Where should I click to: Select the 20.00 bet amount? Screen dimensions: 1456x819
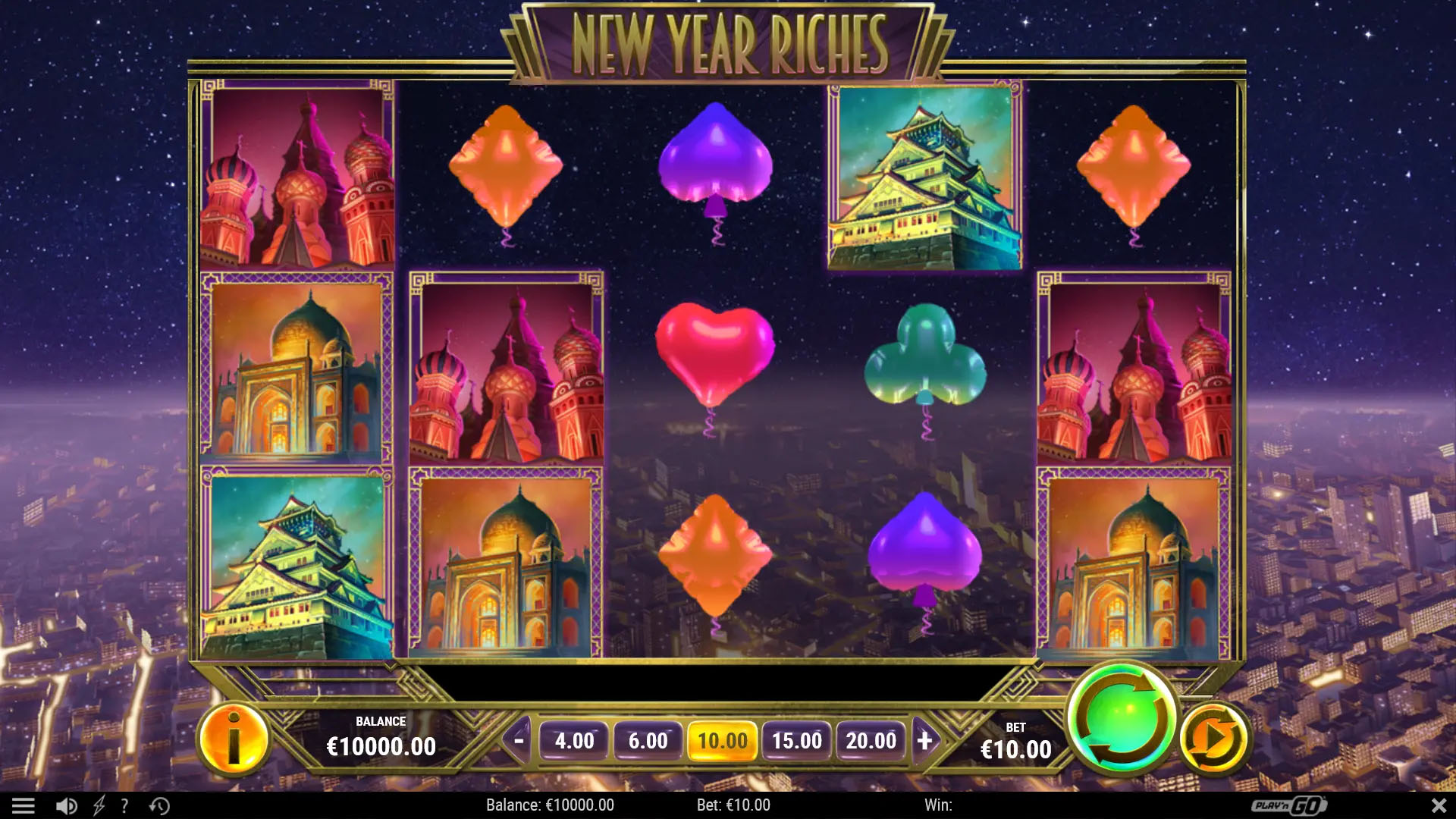(x=871, y=741)
